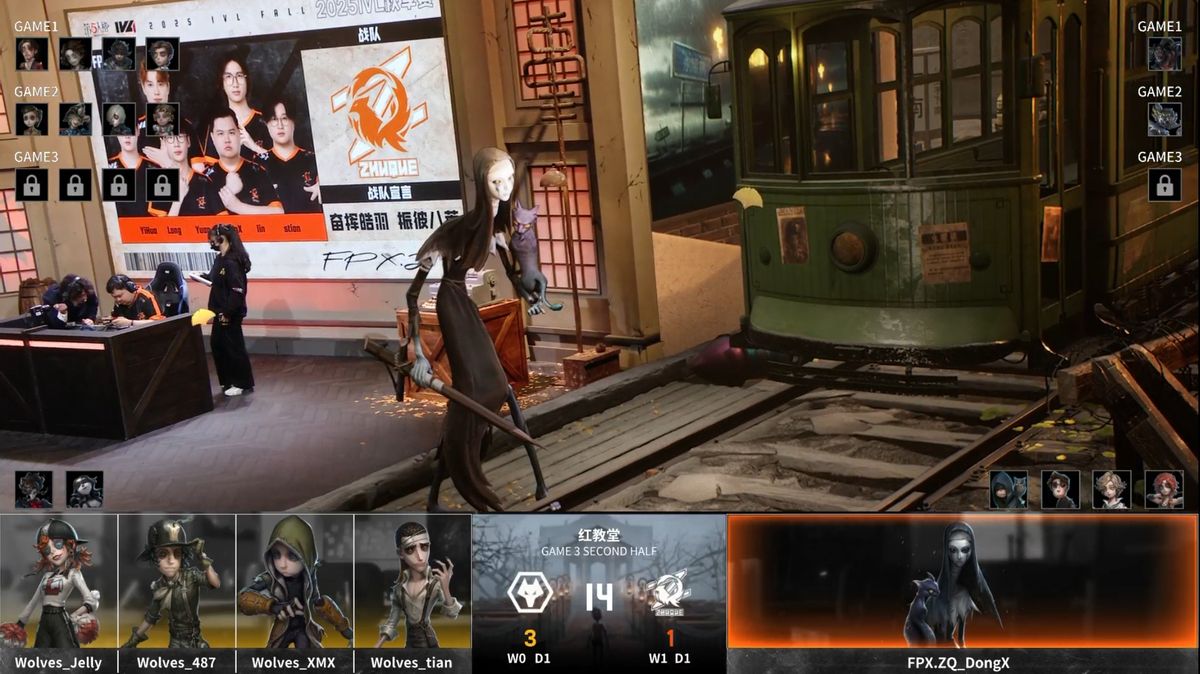Click the hooded owl character portrait
This screenshot has width=1200, height=674.
(x=1008, y=489)
